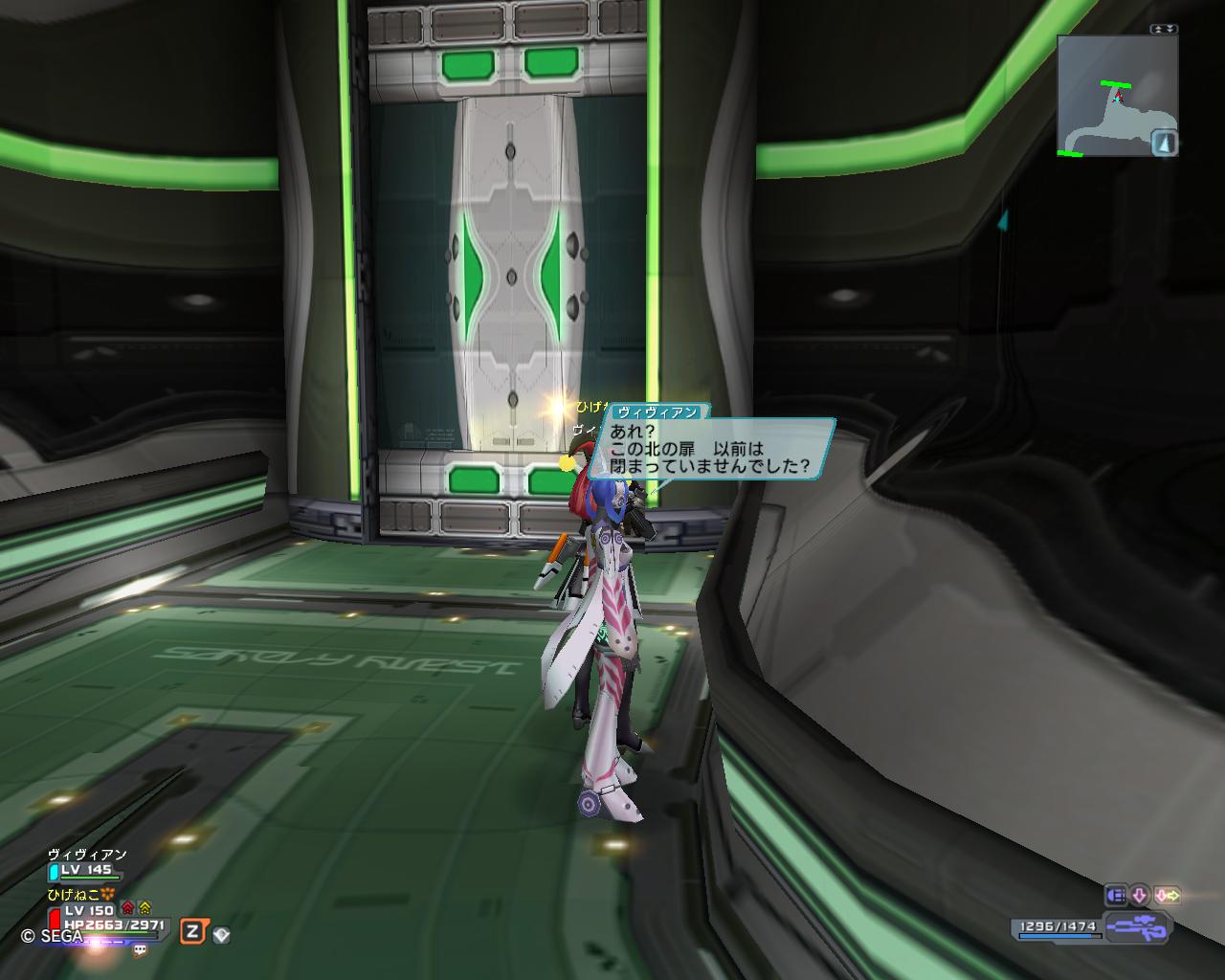Open the chat speech bubble icon
Image resolution: width=1225 pixels, height=980 pixels.
coord(140,950)
